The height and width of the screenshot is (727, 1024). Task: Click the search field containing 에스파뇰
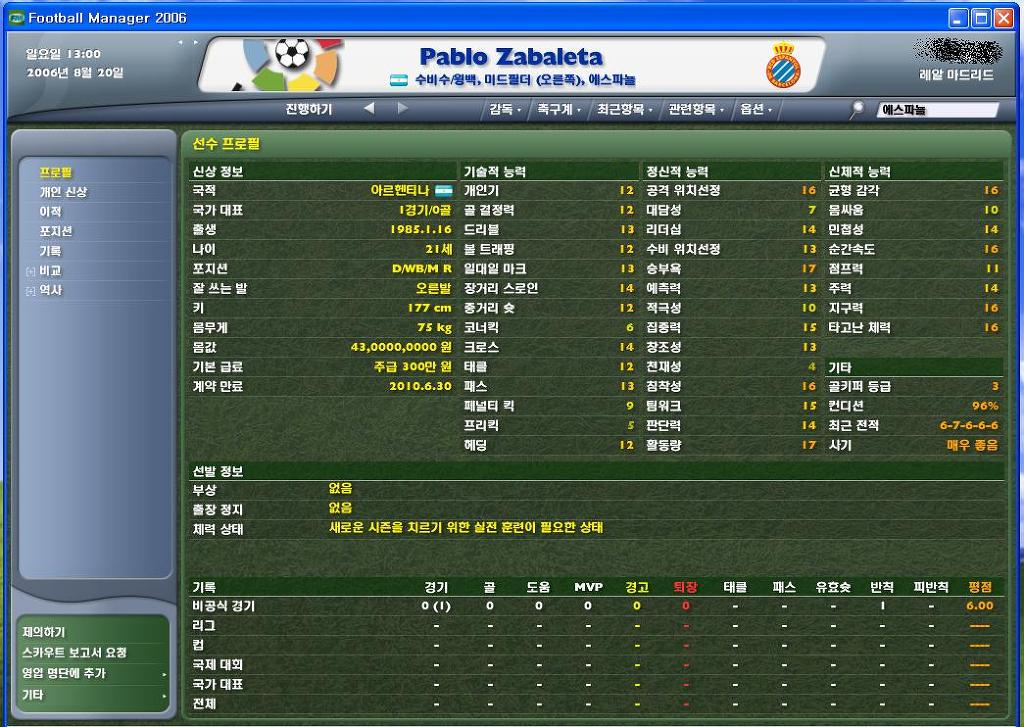937,110
